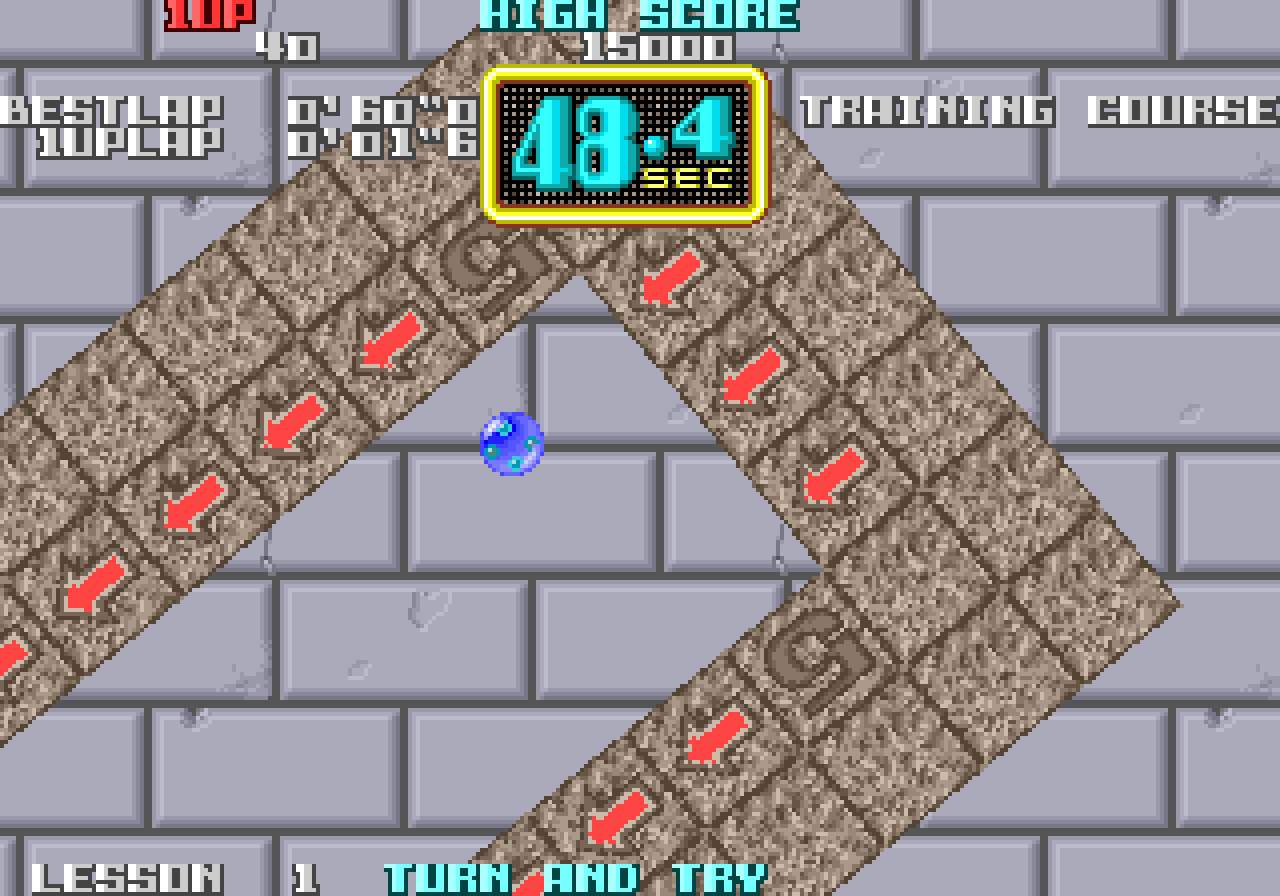
Task: Click the HIGH SCORE heading
Action: pyautogui.click(x=637, y=14)
